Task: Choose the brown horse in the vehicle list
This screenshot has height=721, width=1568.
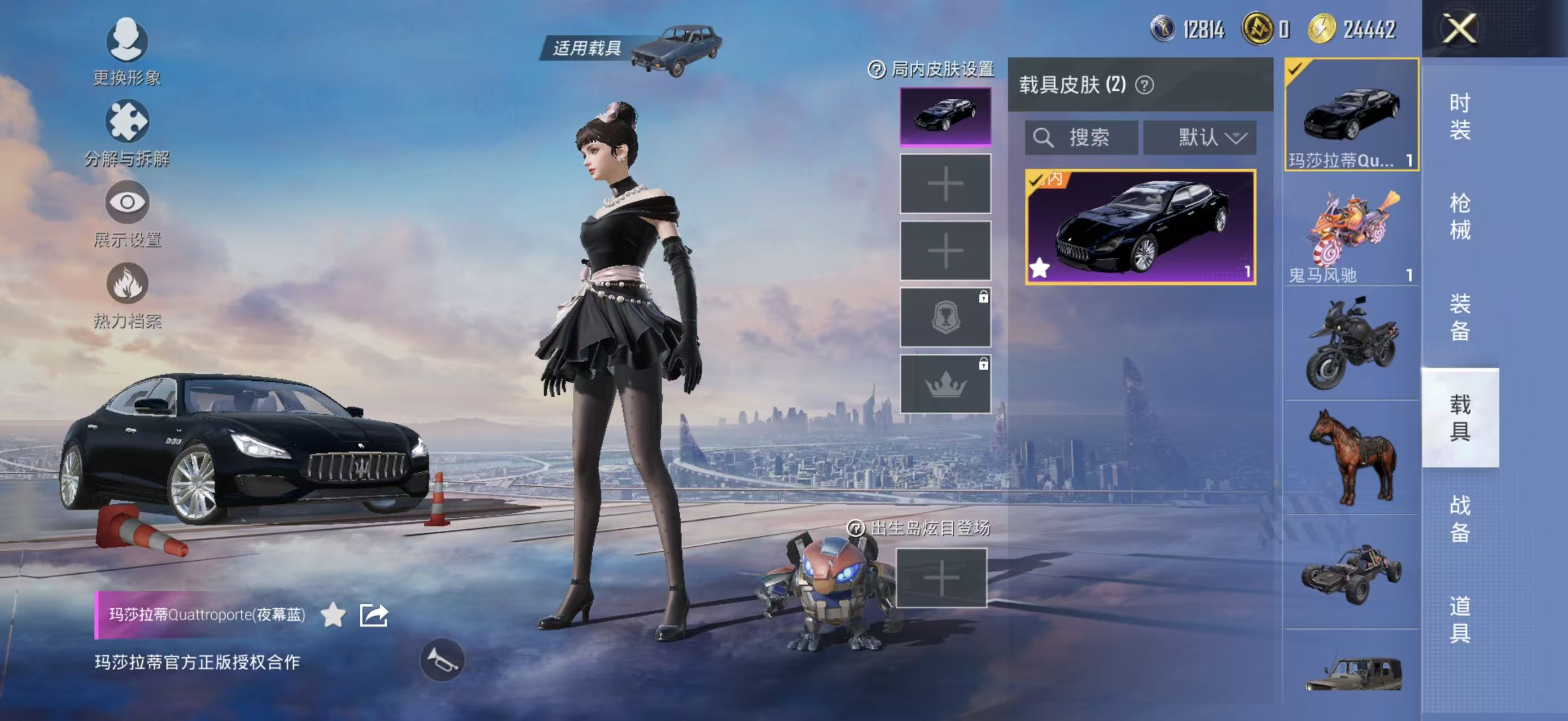Action: coord(1351,458)
